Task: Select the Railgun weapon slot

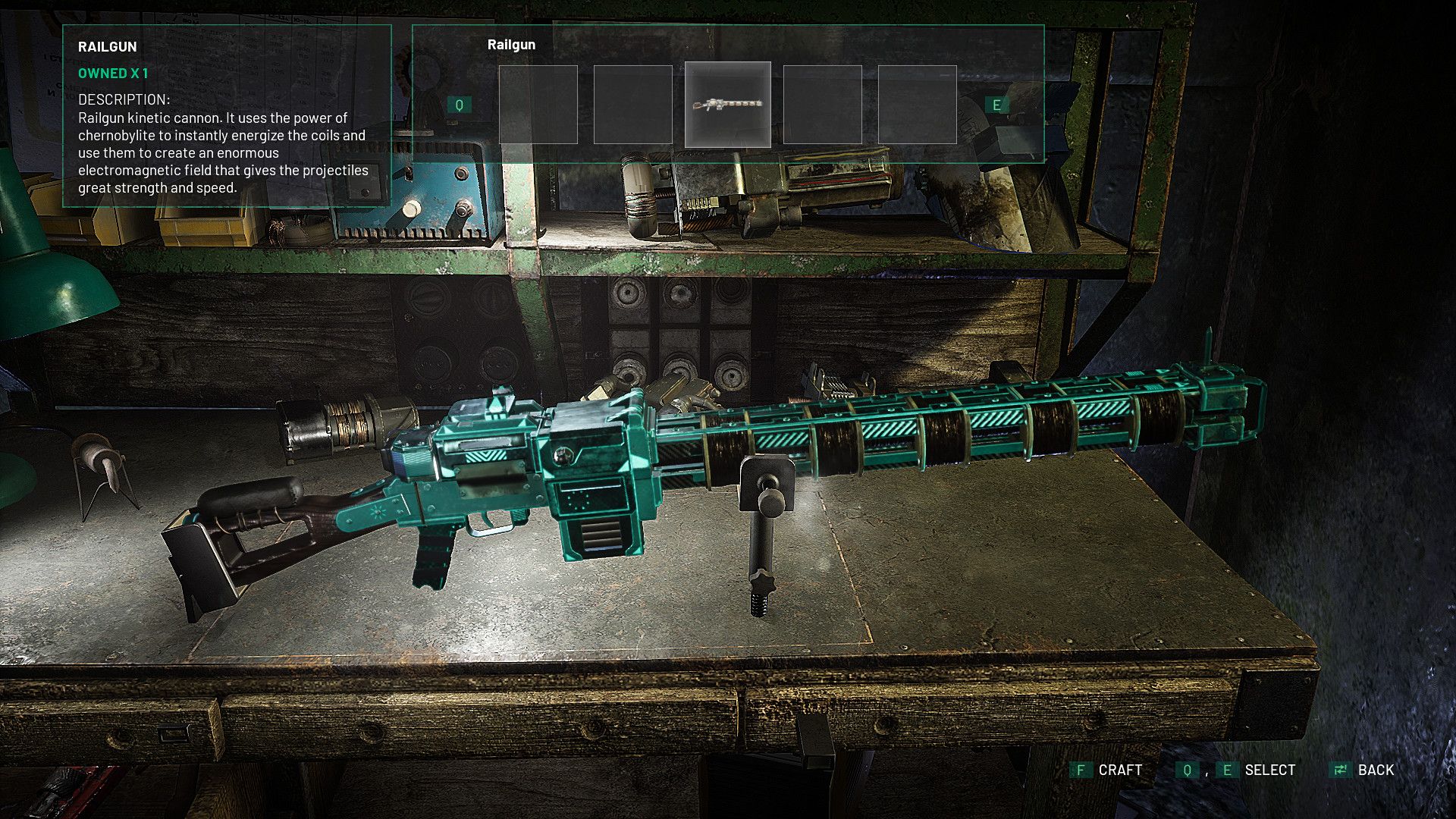Action: (727, 105)
